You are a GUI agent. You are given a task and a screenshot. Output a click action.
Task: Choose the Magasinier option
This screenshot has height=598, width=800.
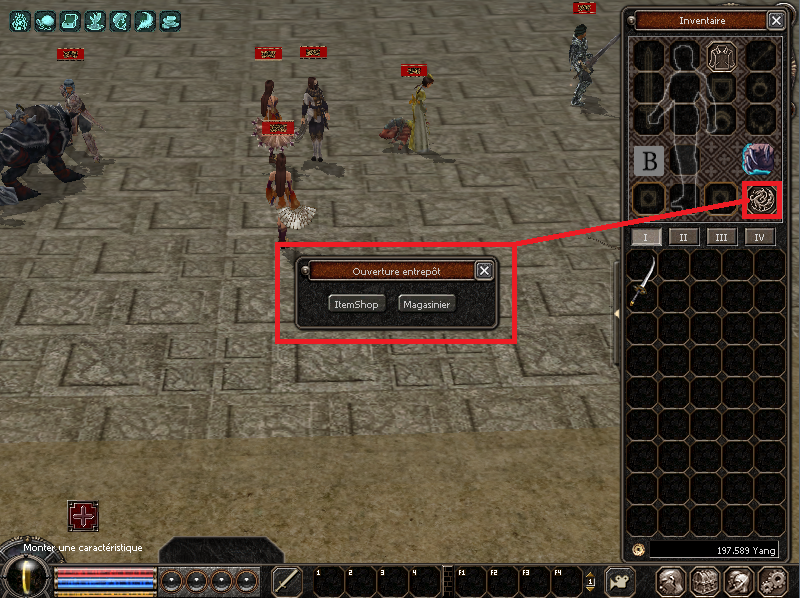click(426, 303)
